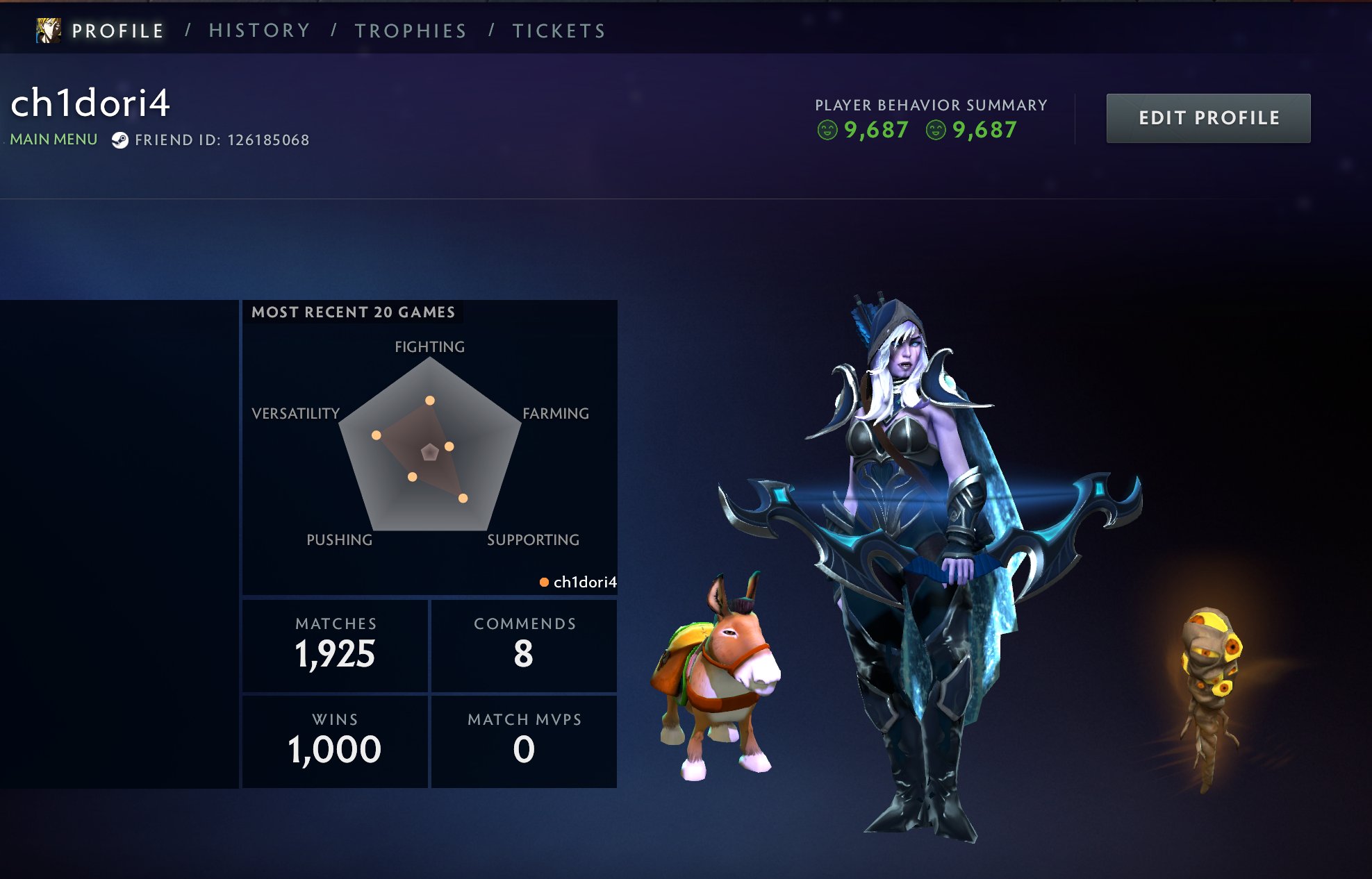Click the Edit Profile button

coord(1208,119)
